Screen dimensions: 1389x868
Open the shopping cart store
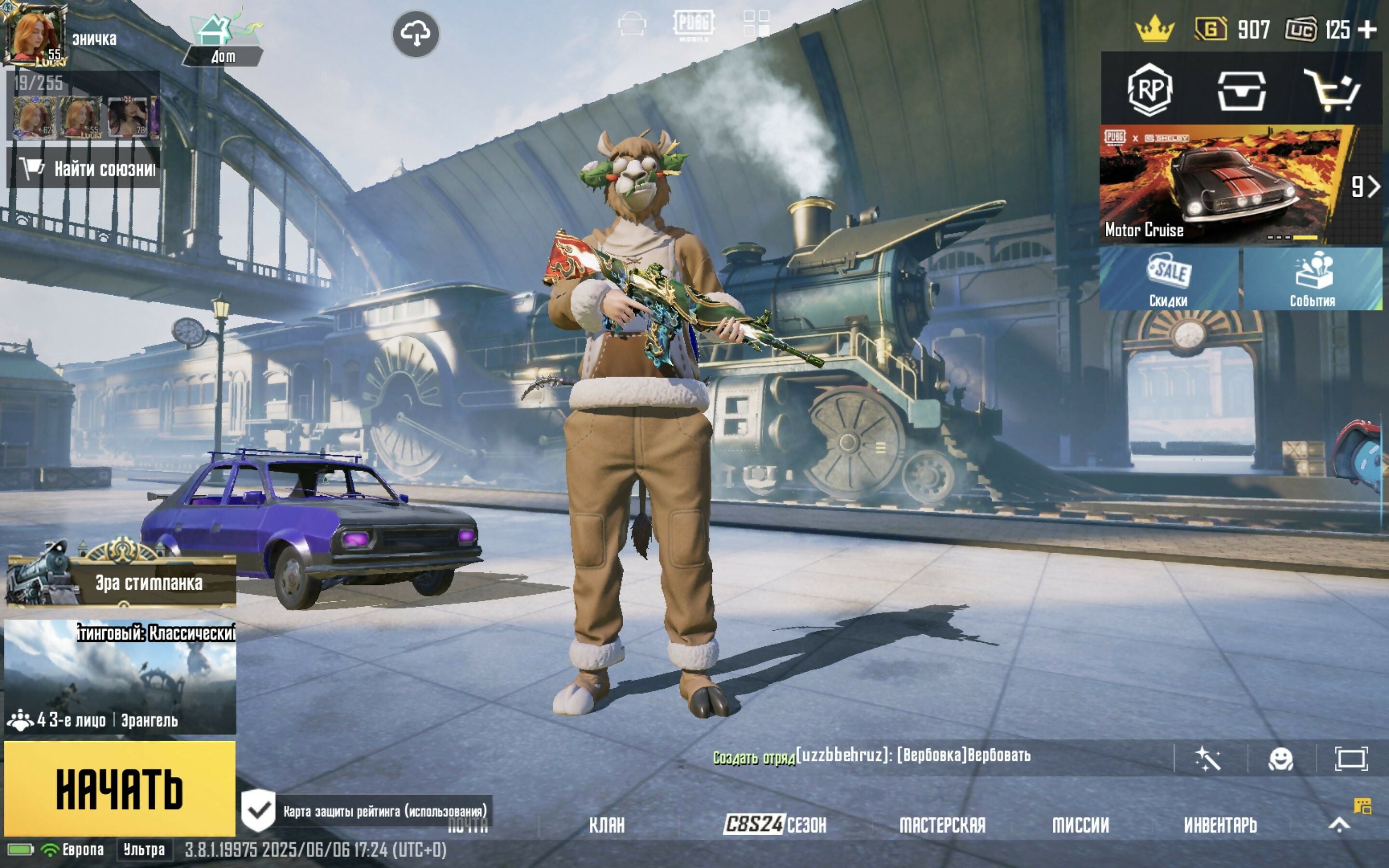click(x=1332, y=90)
